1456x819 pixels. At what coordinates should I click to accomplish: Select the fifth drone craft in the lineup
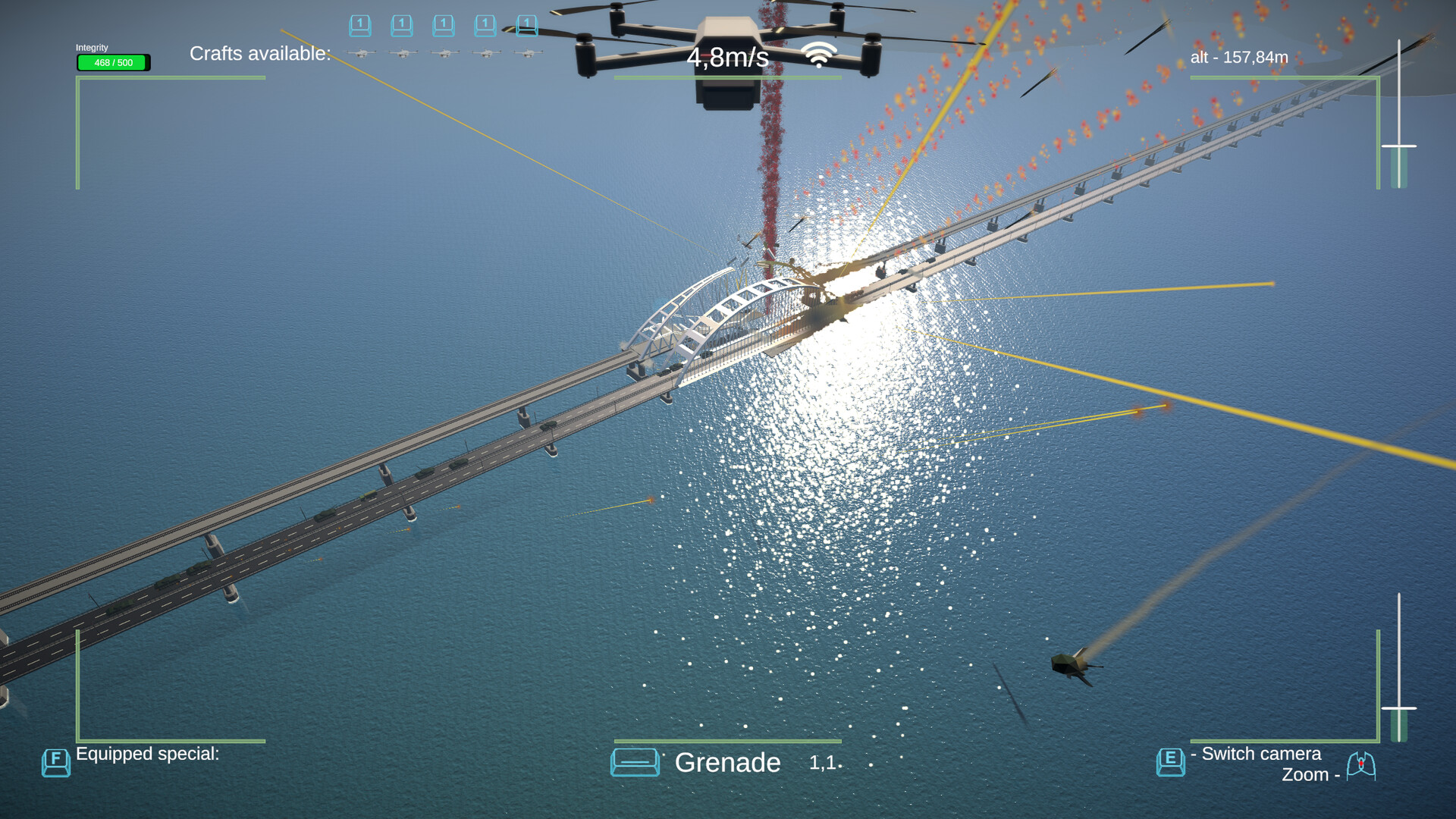528,53
